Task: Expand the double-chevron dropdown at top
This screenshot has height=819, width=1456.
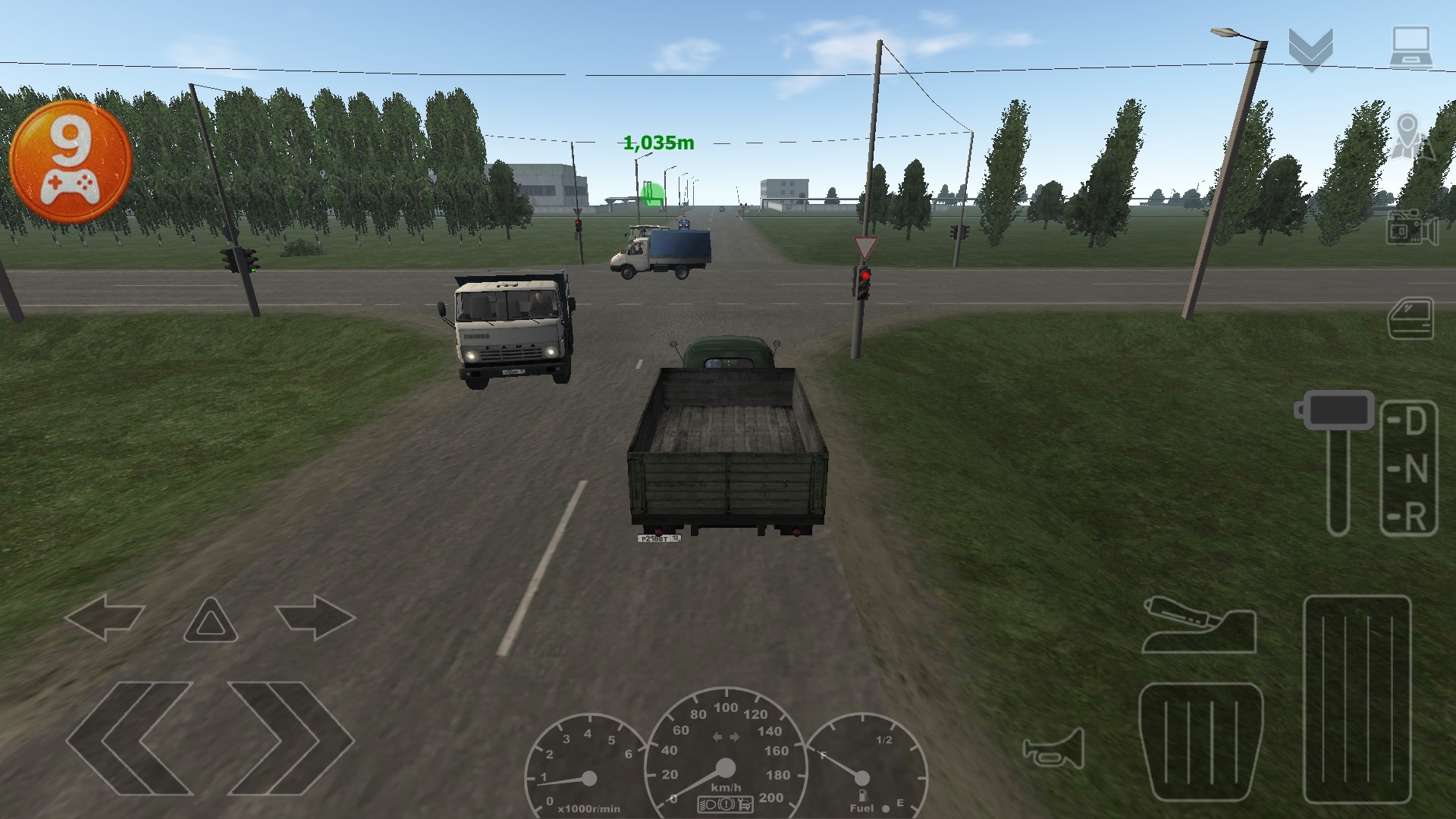Action: point(1310,50)
